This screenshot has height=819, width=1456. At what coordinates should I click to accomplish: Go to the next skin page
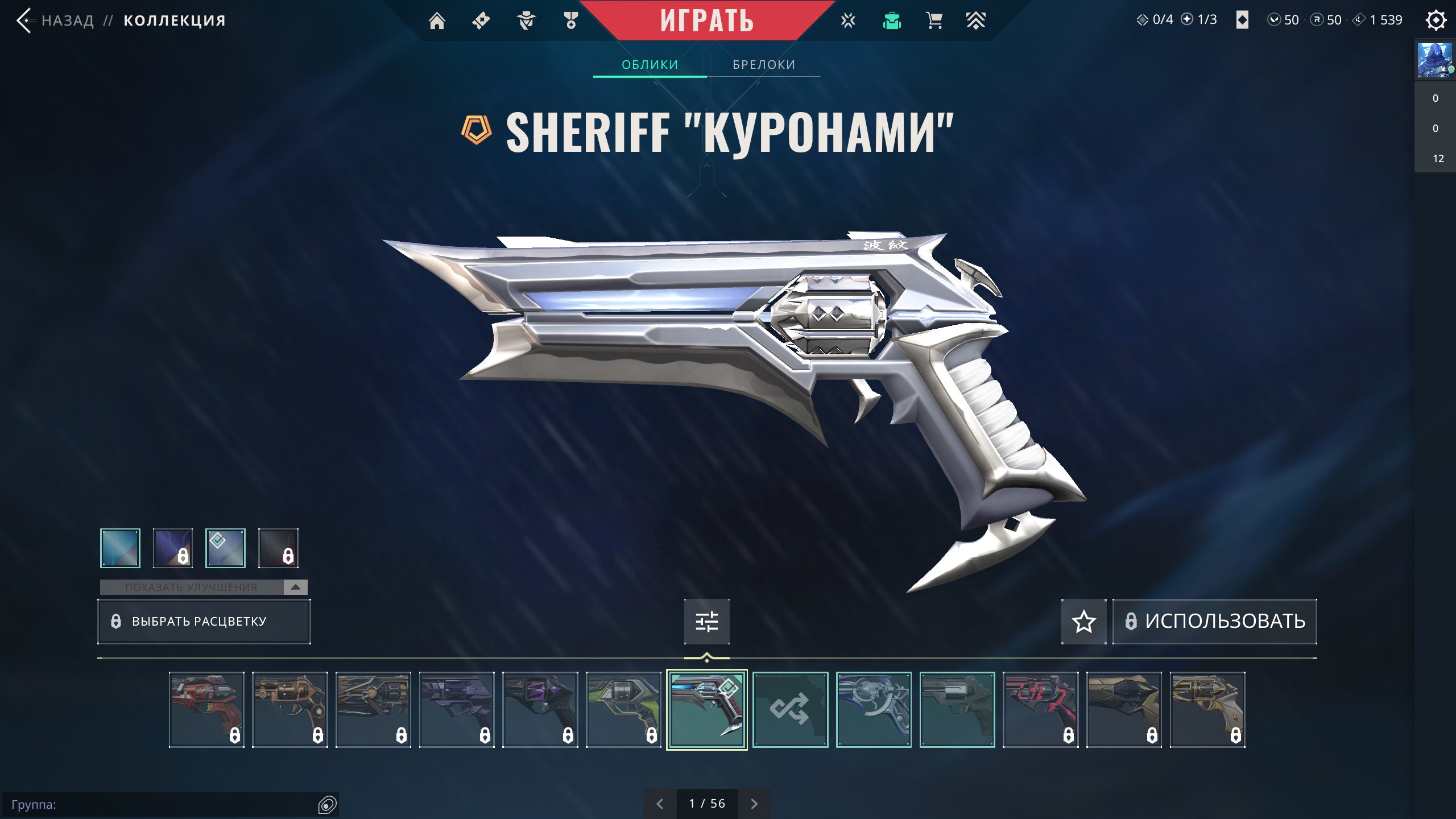754,804
